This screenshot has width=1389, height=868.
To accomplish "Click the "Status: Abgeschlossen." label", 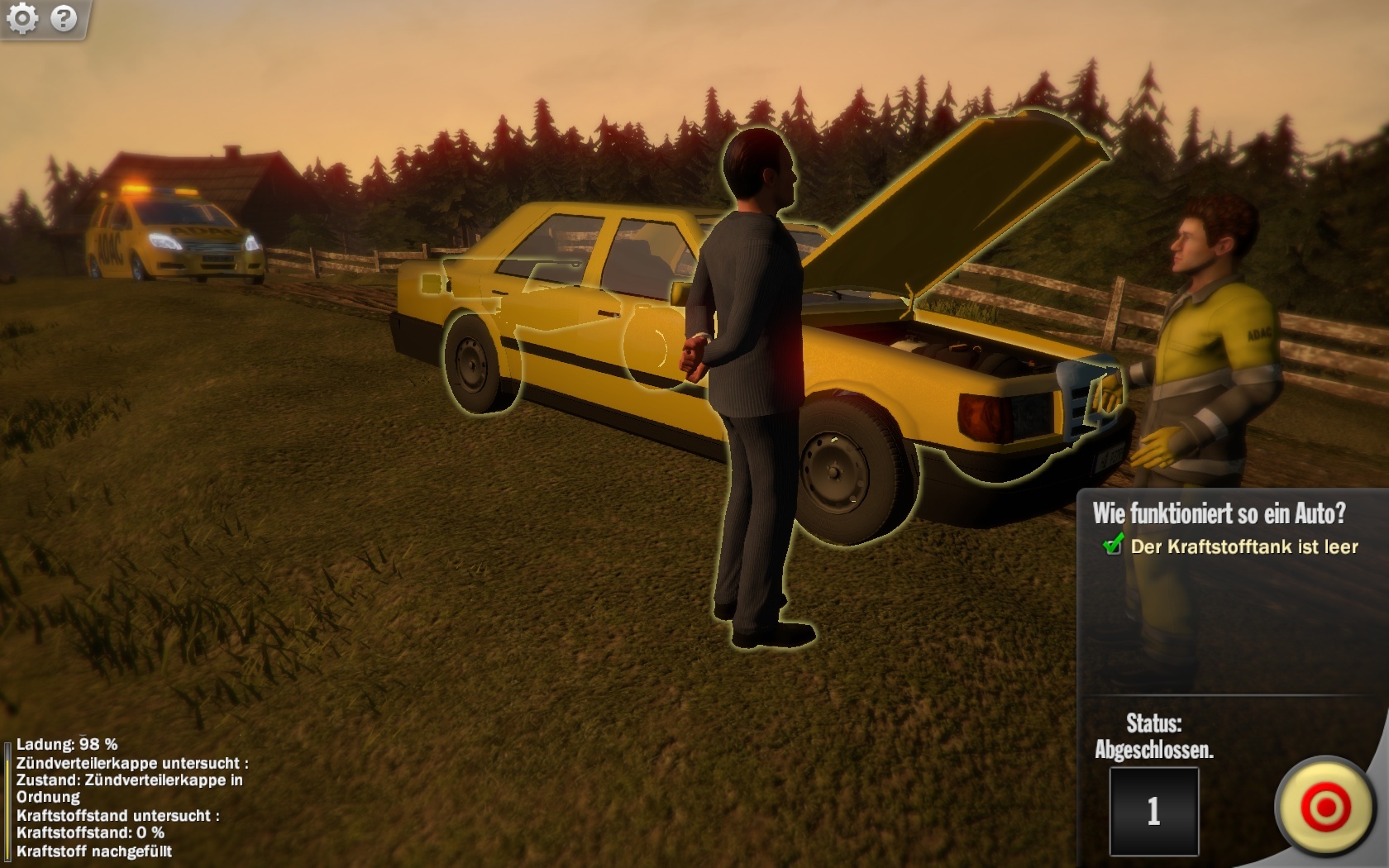I will tap(1157, 738).
